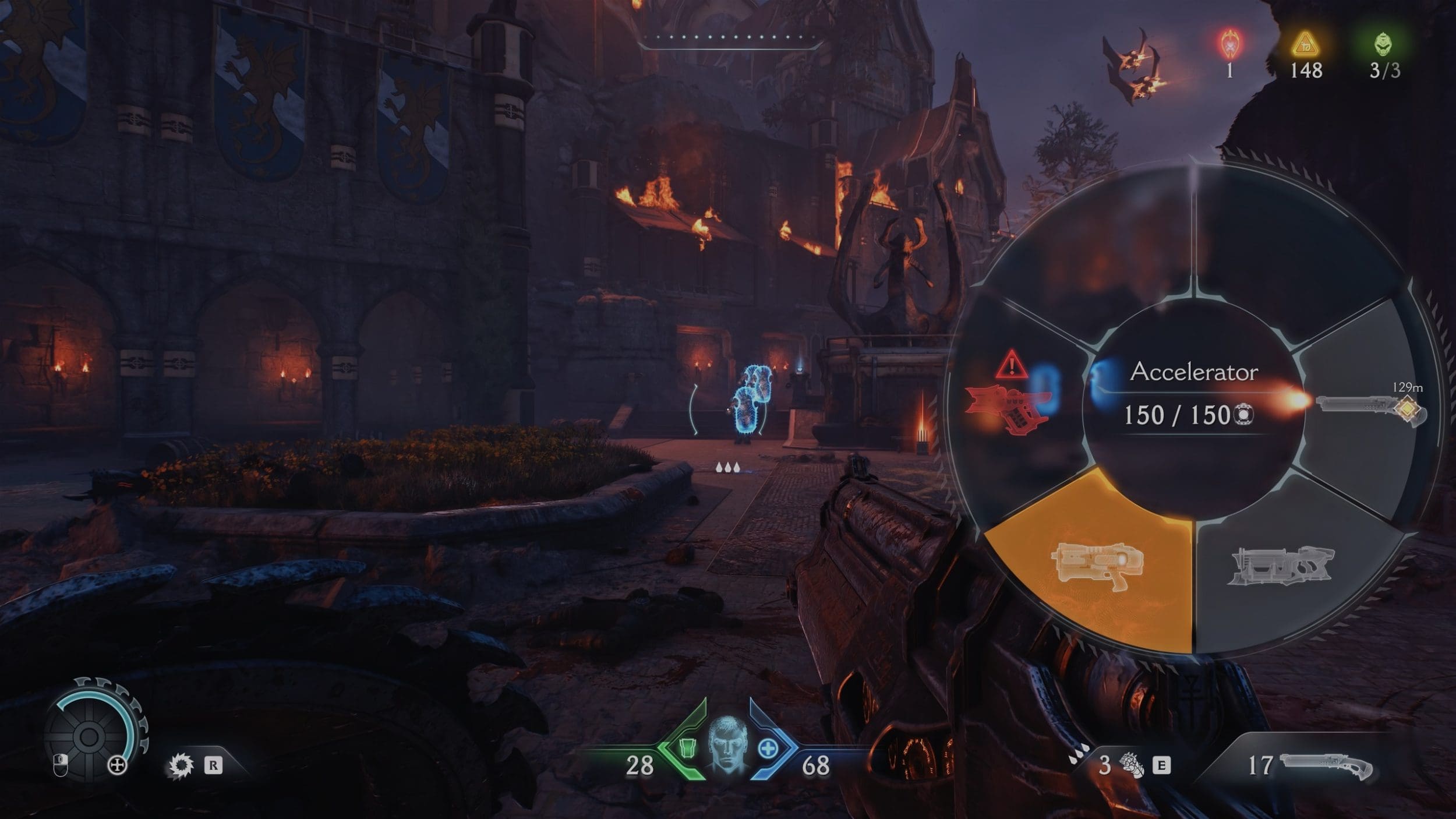Click the equipped shotgun icon
The height and width of the screenshot is (819, 1456).
[x=1327, y=765]
